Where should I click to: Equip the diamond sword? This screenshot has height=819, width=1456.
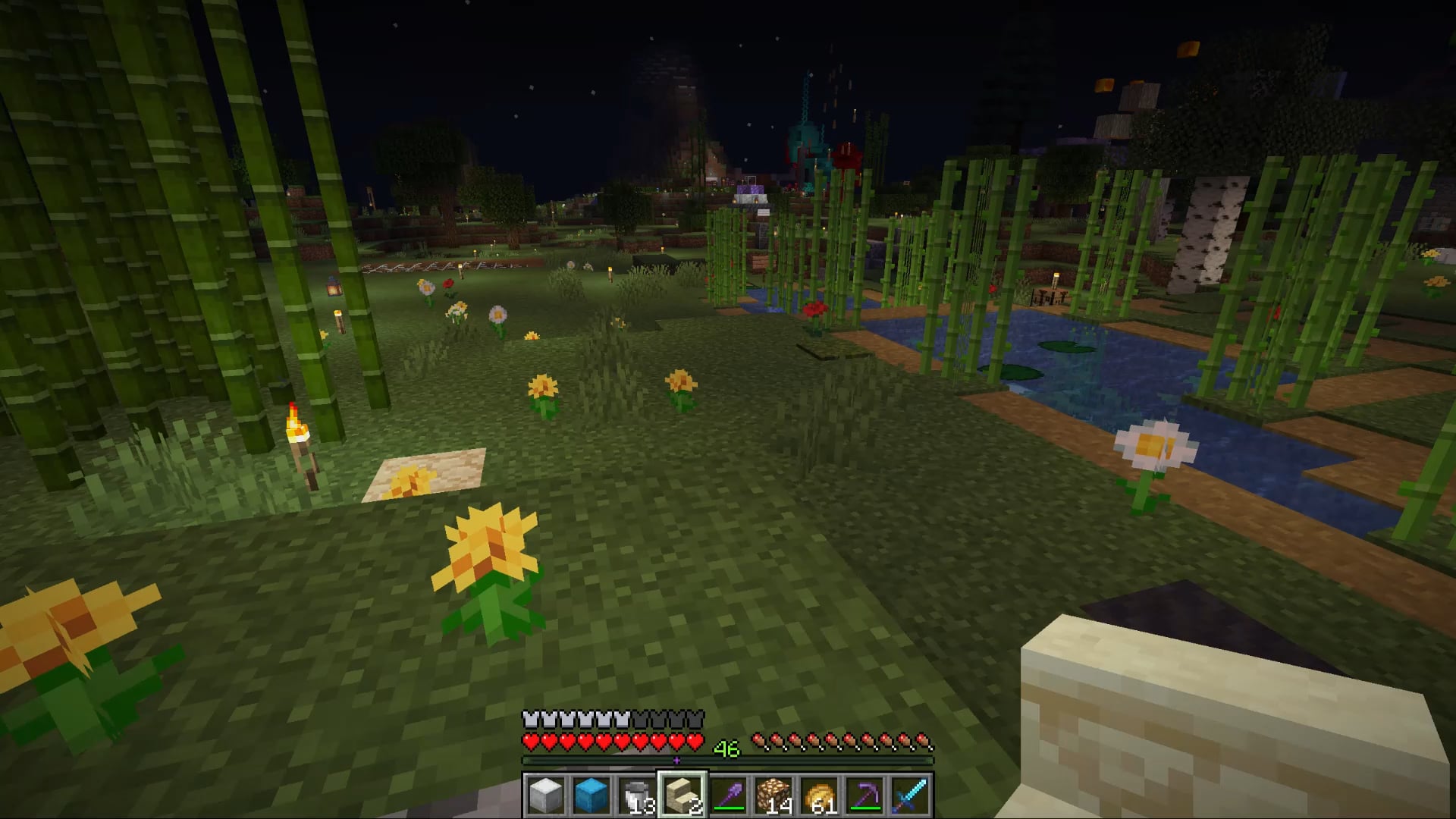tap(910, 795)
